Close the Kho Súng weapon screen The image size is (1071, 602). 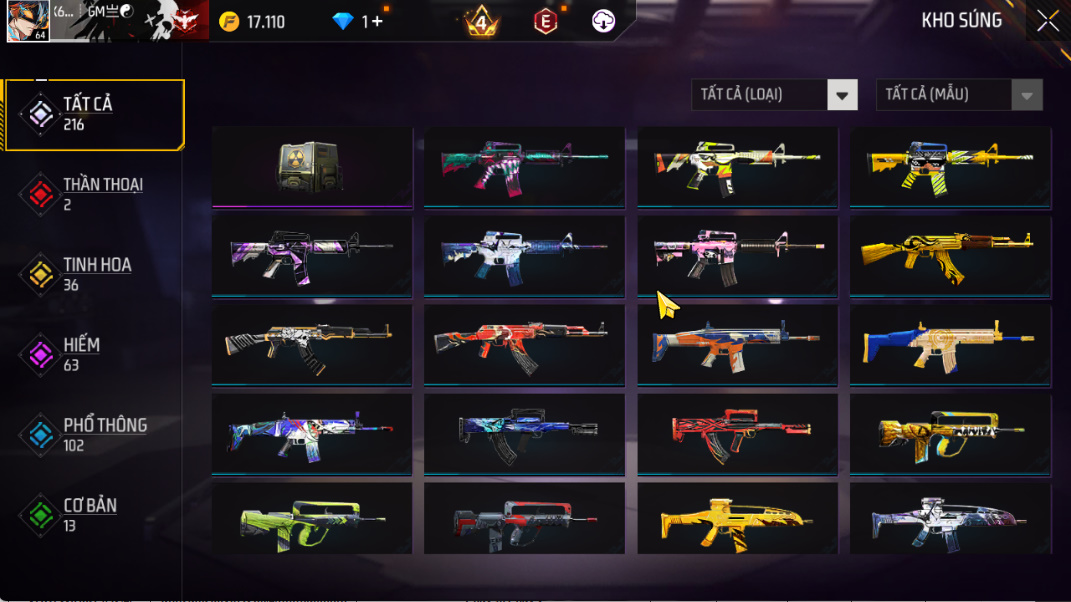tap(1047, 21)
